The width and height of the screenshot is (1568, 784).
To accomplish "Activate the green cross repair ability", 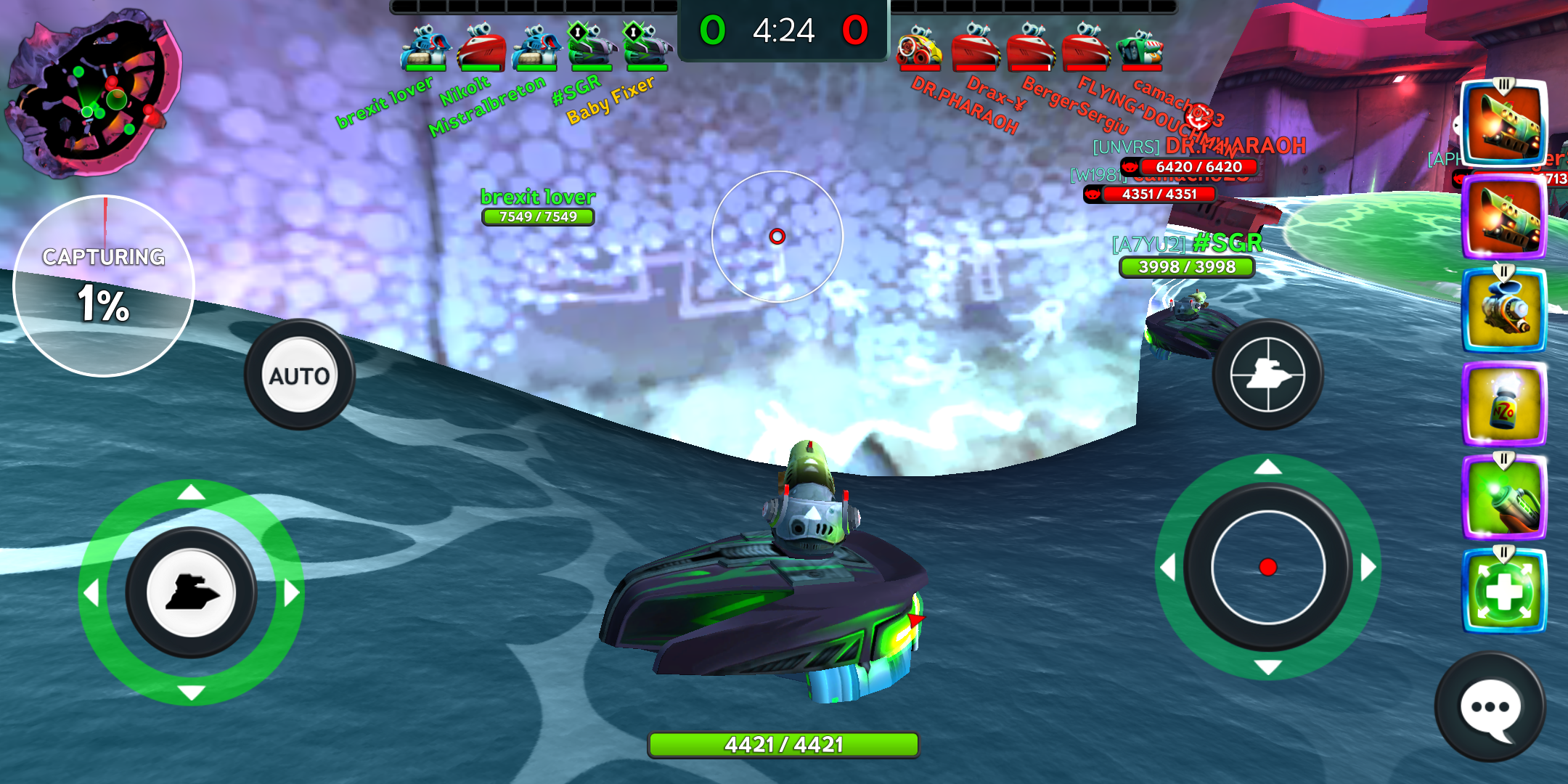I will [1503, 592].
